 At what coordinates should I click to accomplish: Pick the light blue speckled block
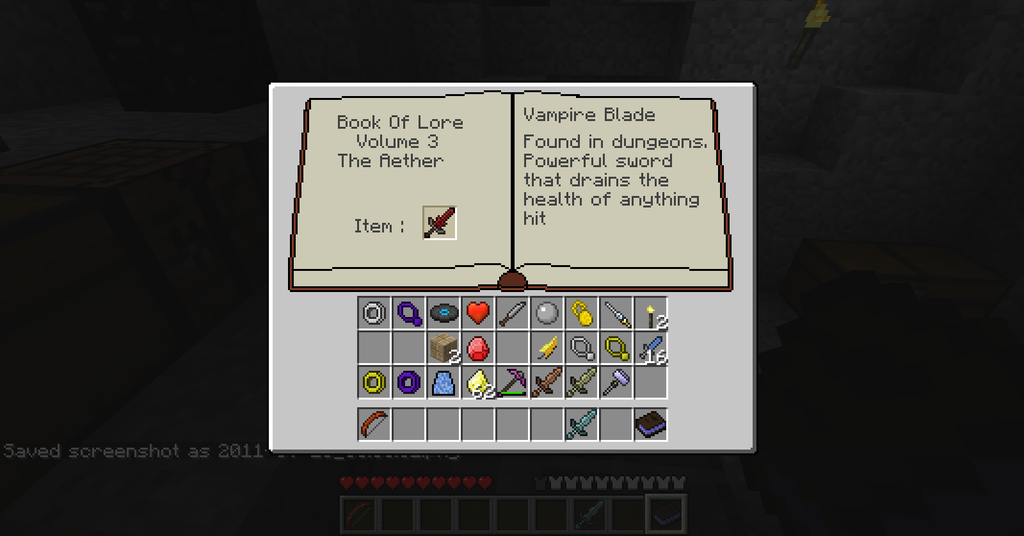(443, 382)
